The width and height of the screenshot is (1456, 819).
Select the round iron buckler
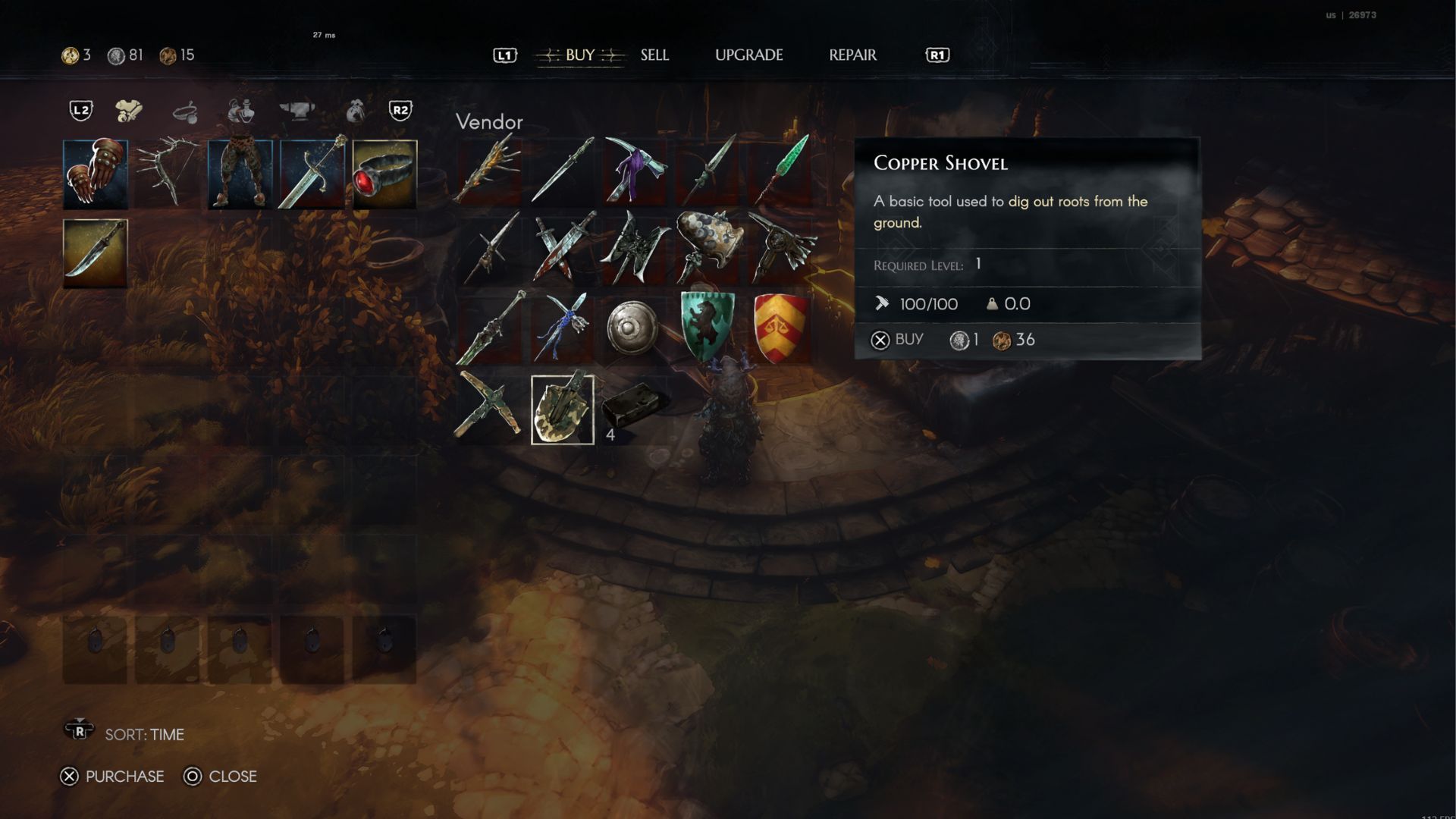tap(633, 328)
